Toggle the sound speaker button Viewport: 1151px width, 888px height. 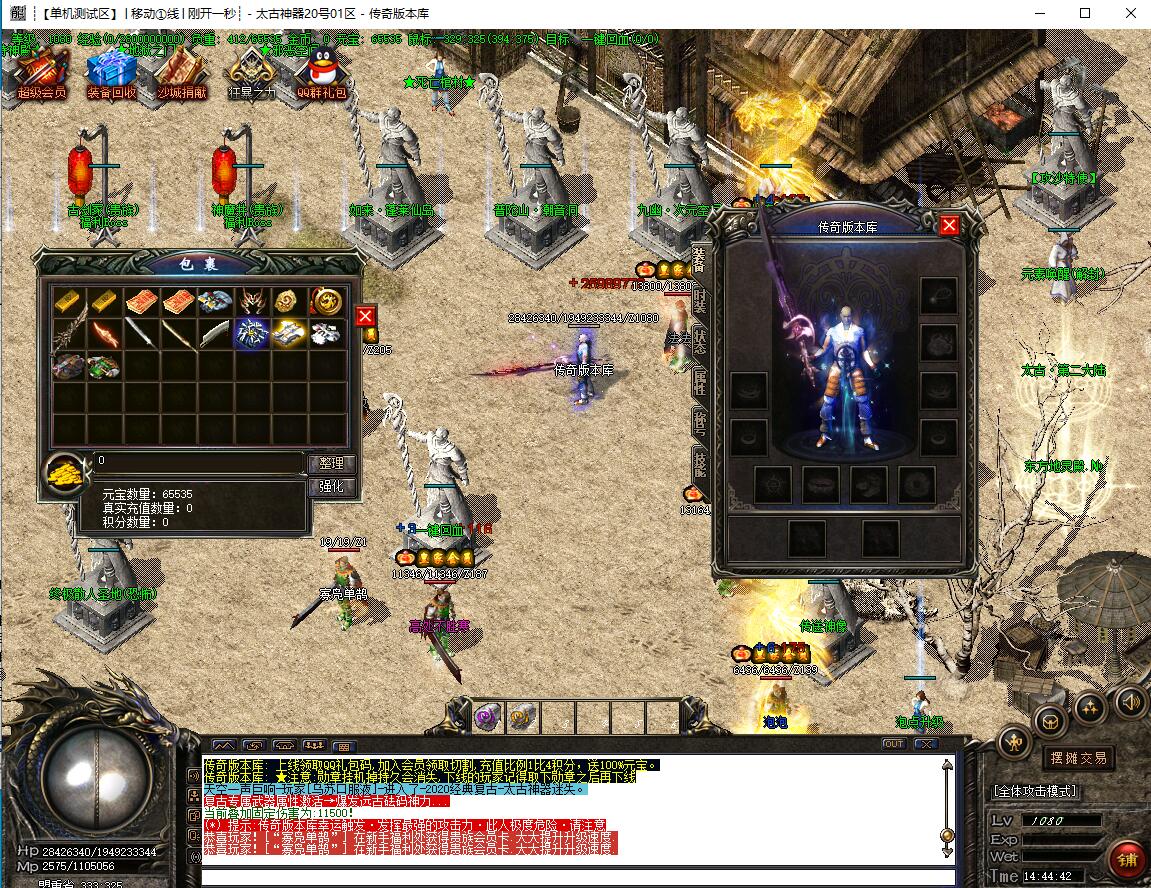tap(1130, 703)
